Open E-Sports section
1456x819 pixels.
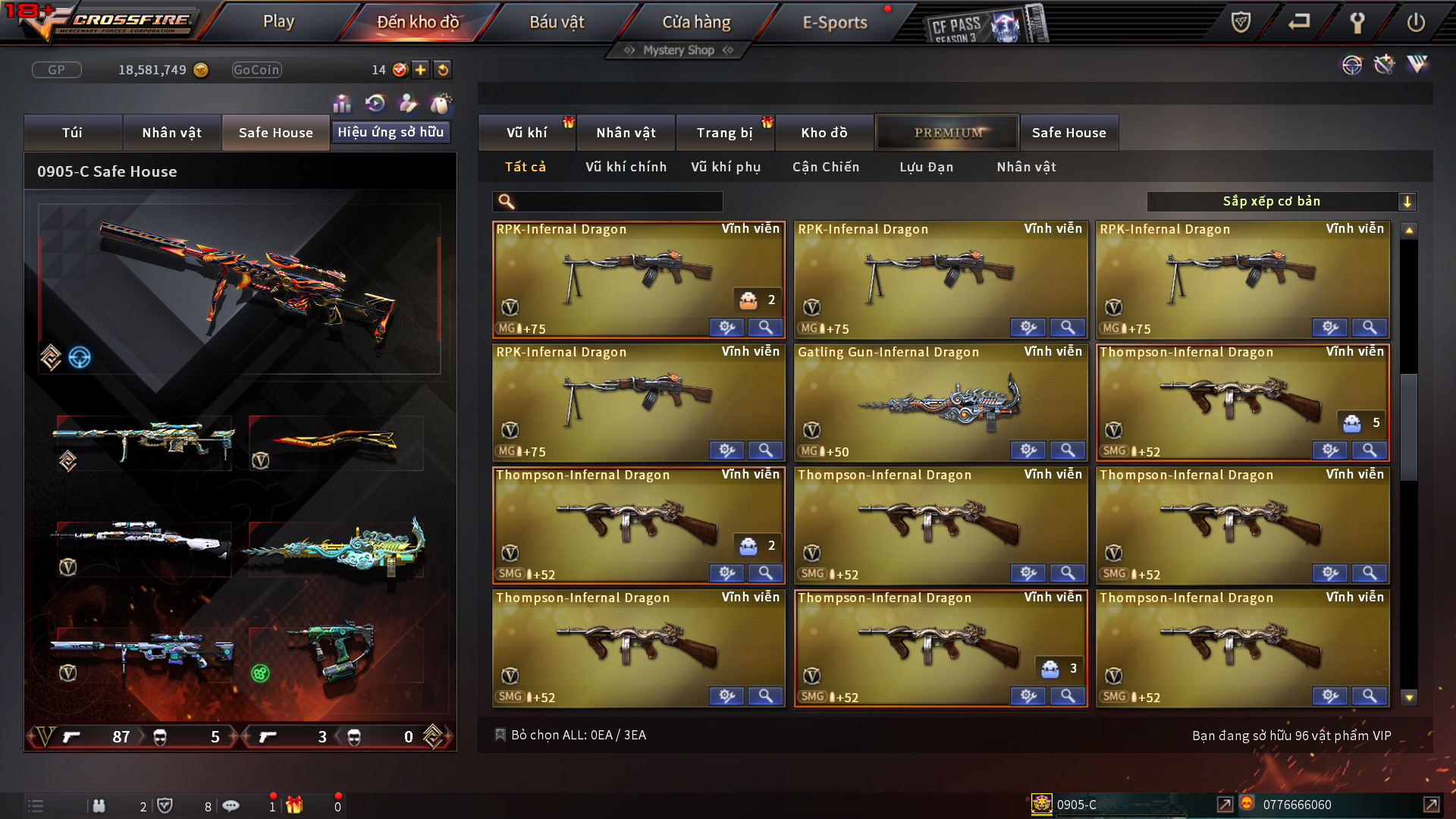pyautogui.click(x=834, y=22)
